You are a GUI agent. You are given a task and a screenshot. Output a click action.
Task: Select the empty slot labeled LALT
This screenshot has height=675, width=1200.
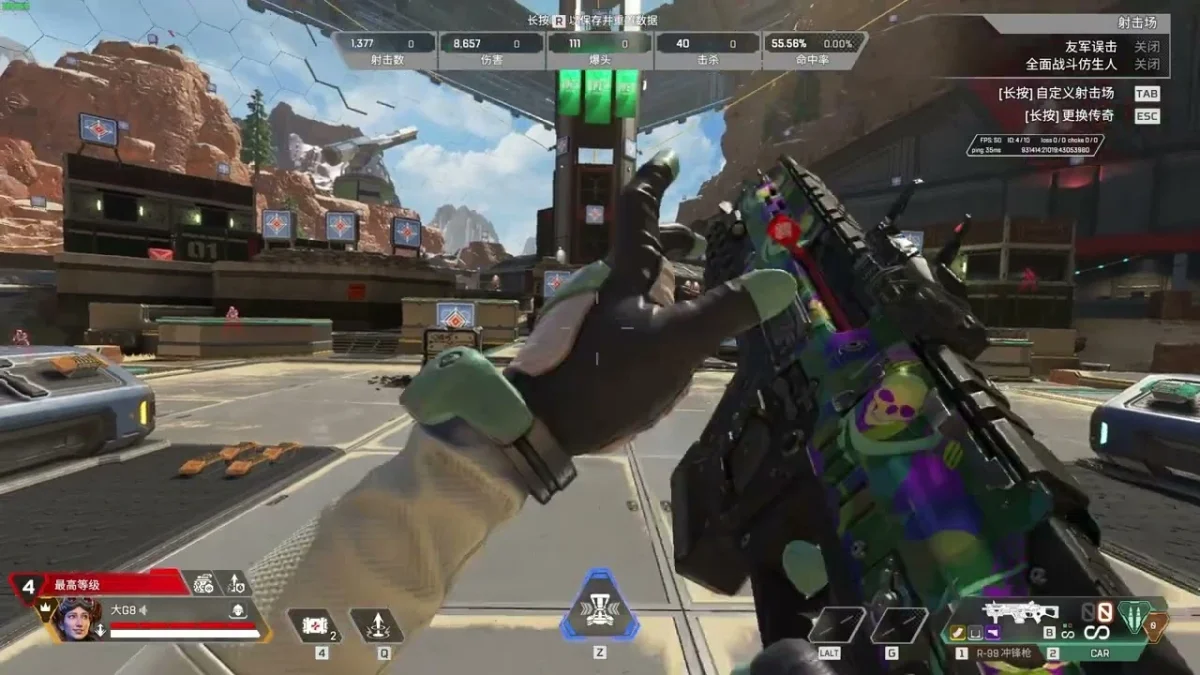(x=836, y=627)
